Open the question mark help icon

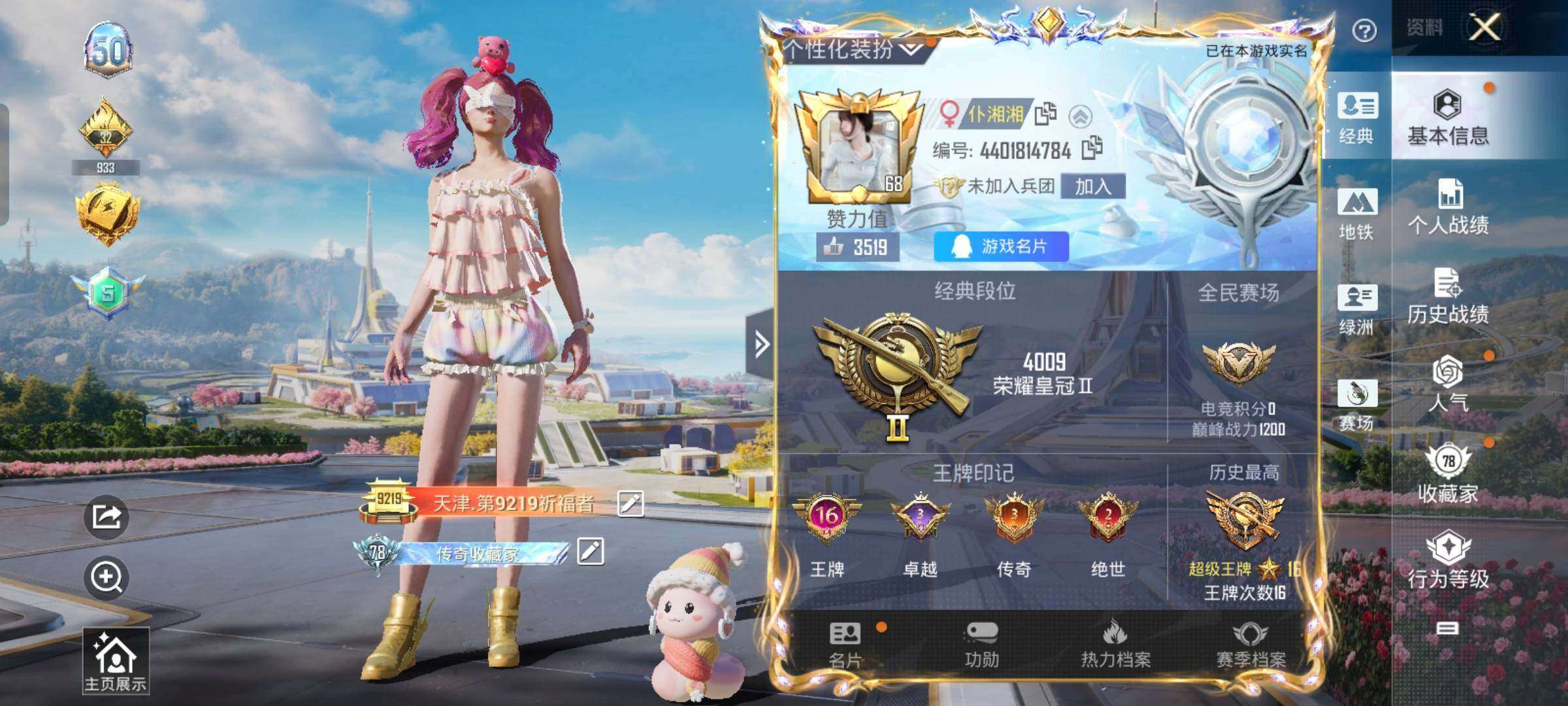click(x=1364, y=31)
